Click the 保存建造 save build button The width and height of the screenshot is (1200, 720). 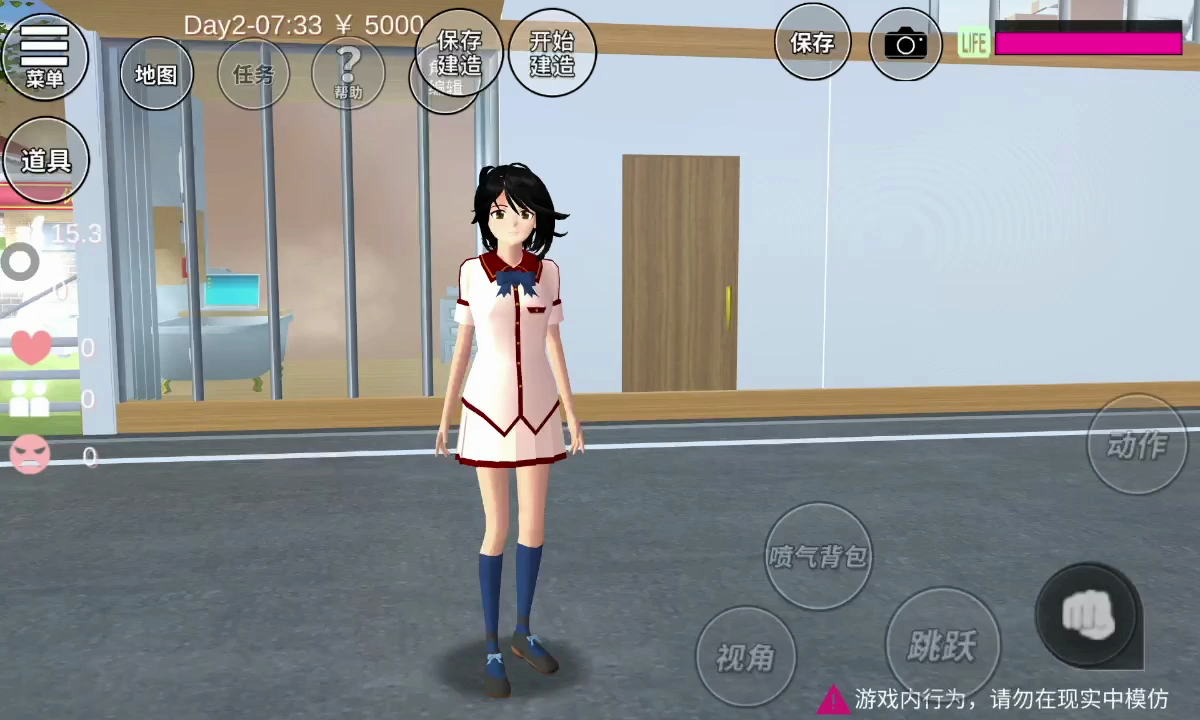[x=460, y=52]
